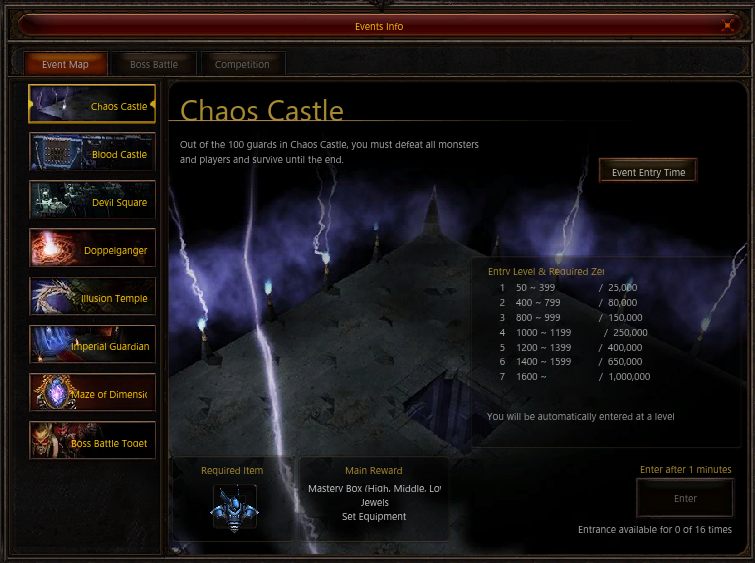Open the Doppelganger event details

(x=92, y=250)
